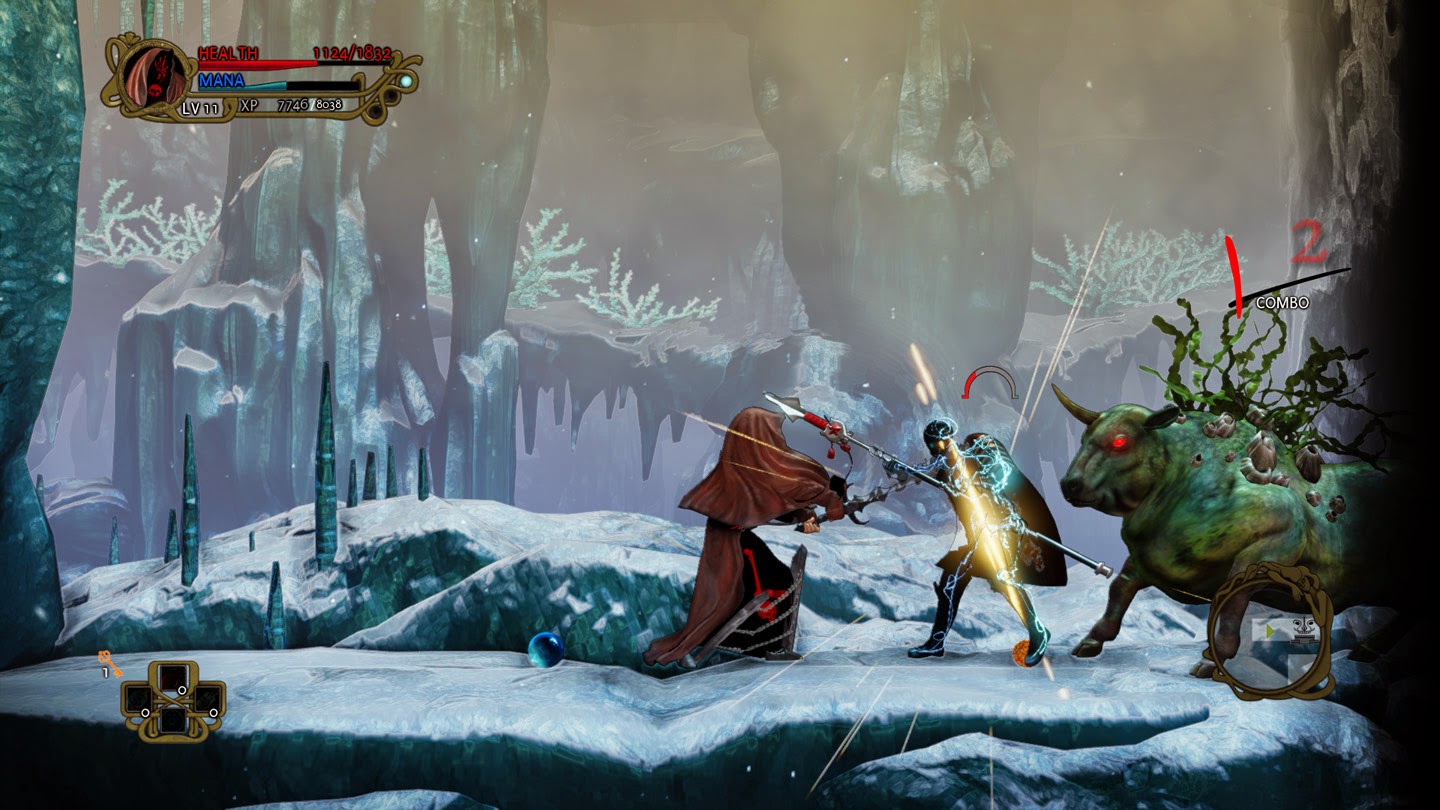Click the glowing mana orb indicator
This screenshot has width=1440, height=810.
point(406,81)
